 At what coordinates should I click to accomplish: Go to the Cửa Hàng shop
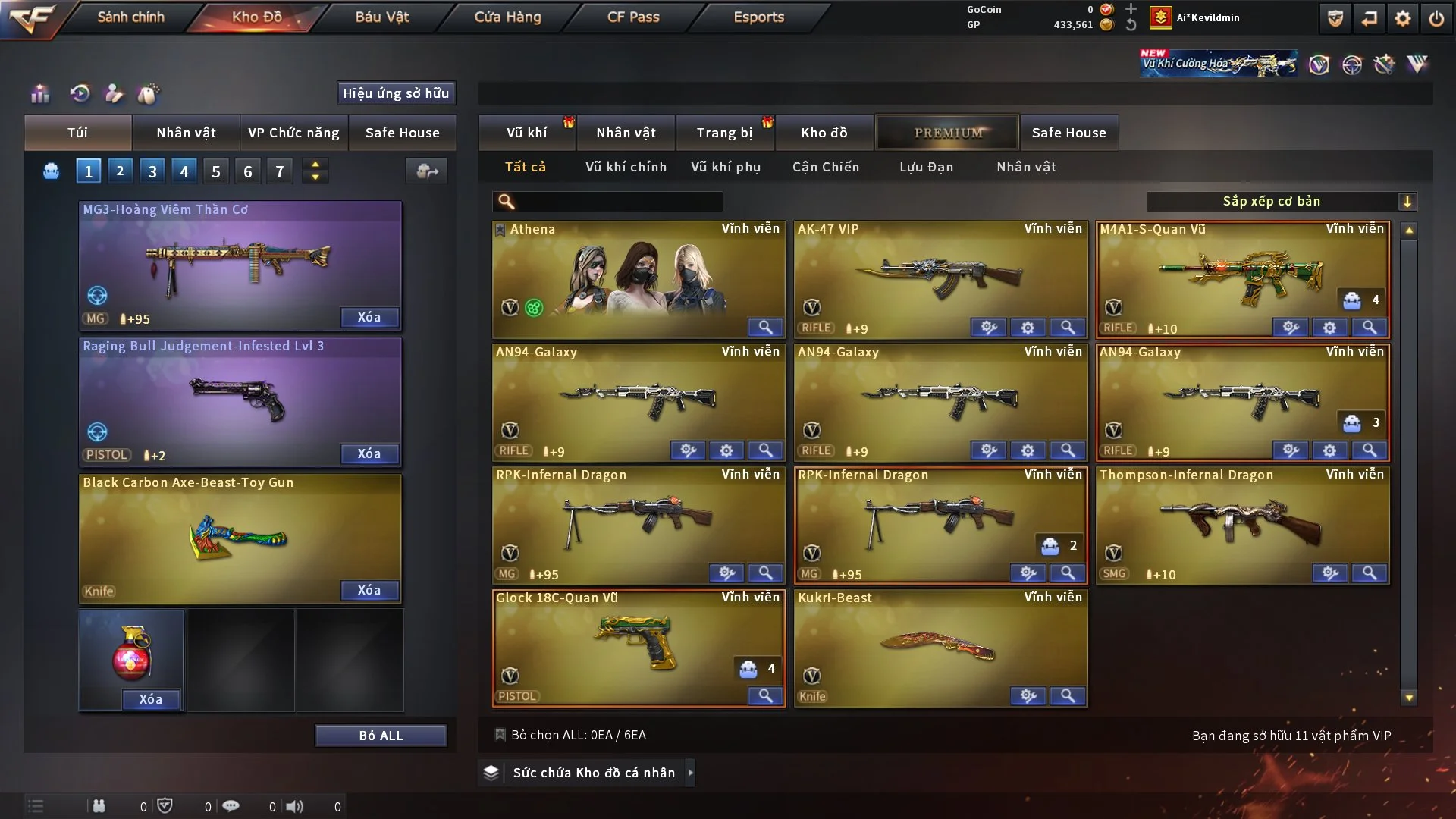pyautogui.click(x=507, y=17)
